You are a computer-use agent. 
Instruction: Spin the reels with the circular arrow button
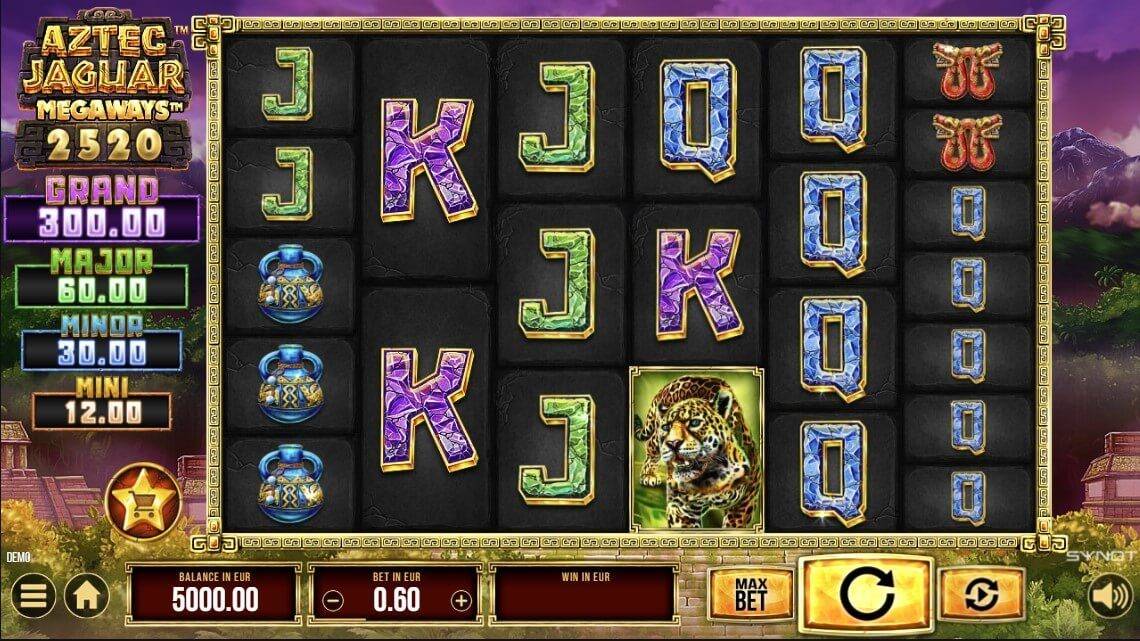pos(866,595)
